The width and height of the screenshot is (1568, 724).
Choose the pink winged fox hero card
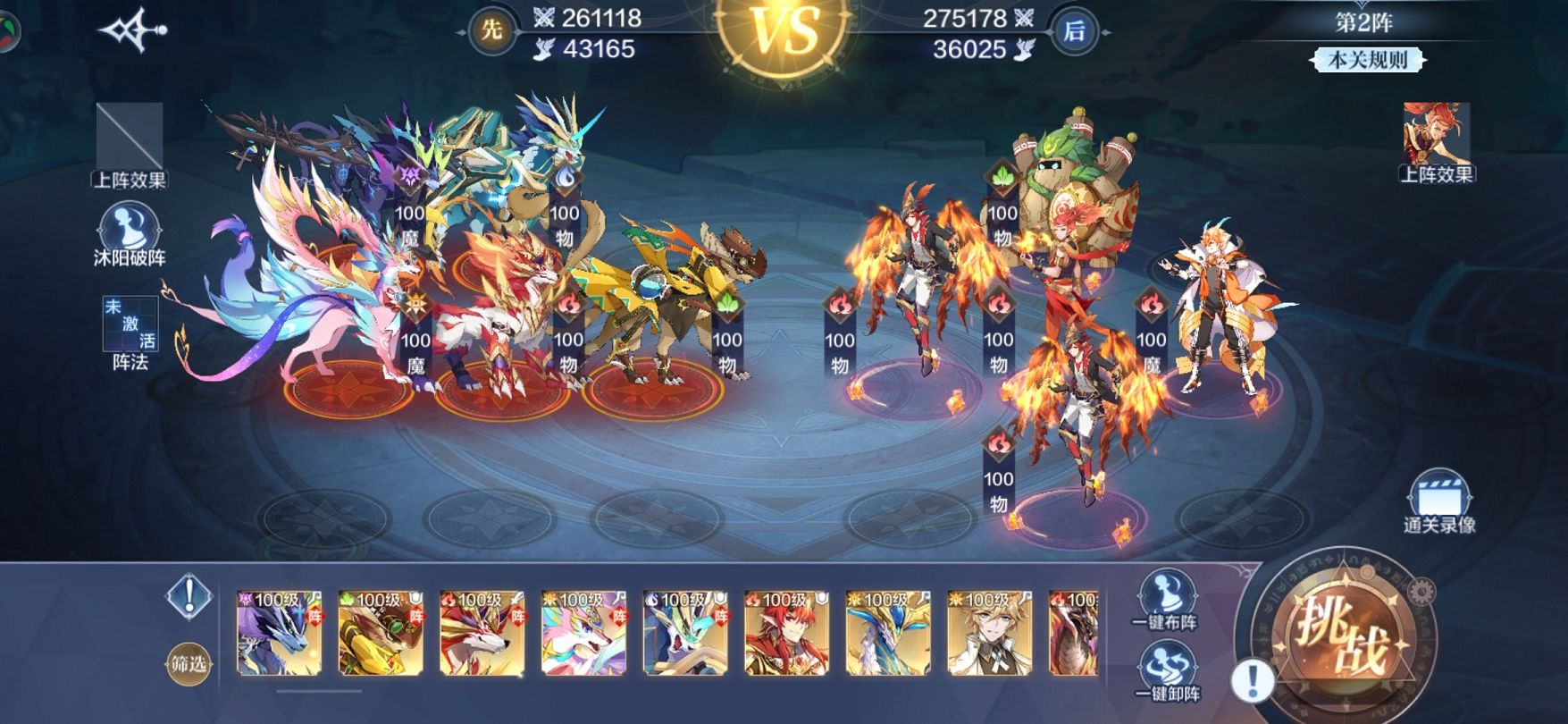pyautogui.click(x=583, y=633)
